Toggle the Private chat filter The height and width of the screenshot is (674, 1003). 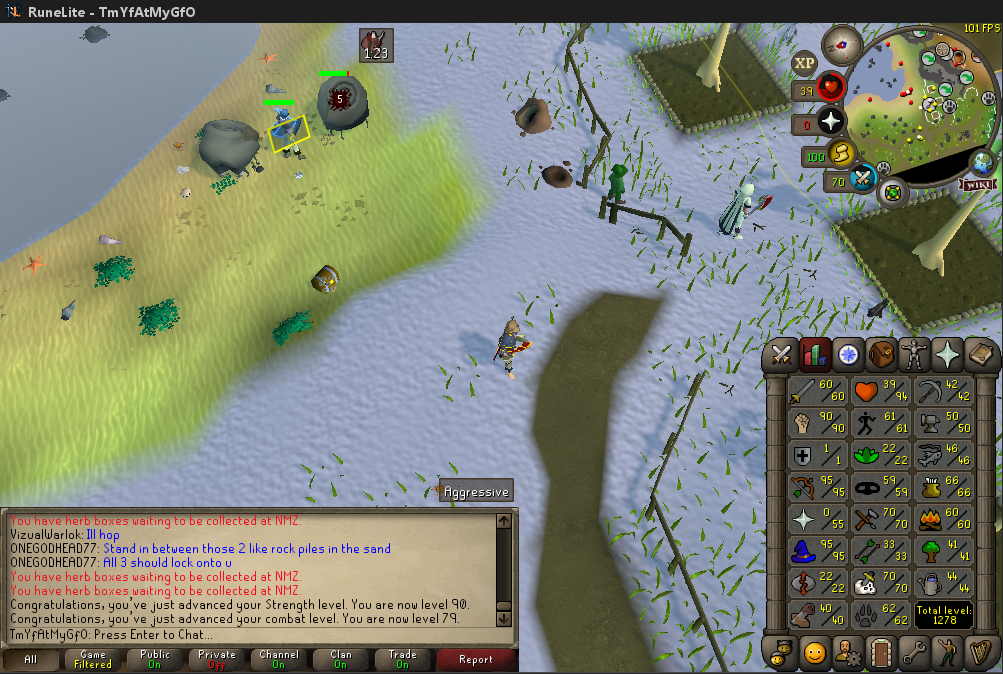(217, 660)
